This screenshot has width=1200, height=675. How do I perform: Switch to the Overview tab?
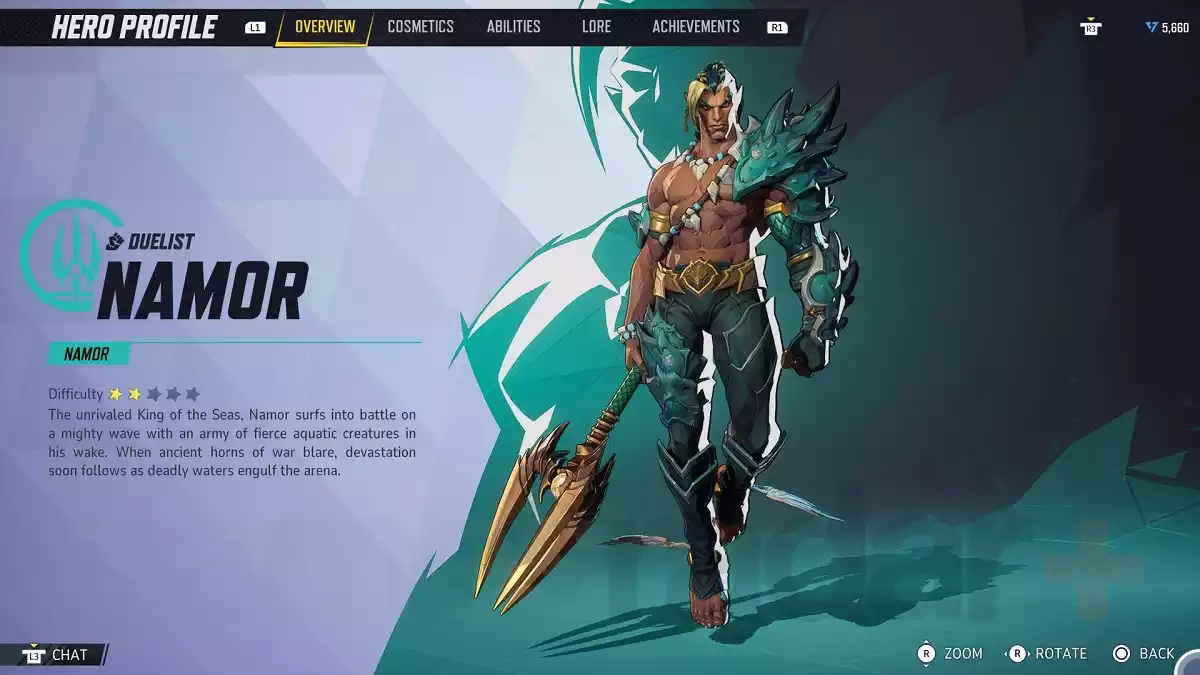click(x=324, y=27)
